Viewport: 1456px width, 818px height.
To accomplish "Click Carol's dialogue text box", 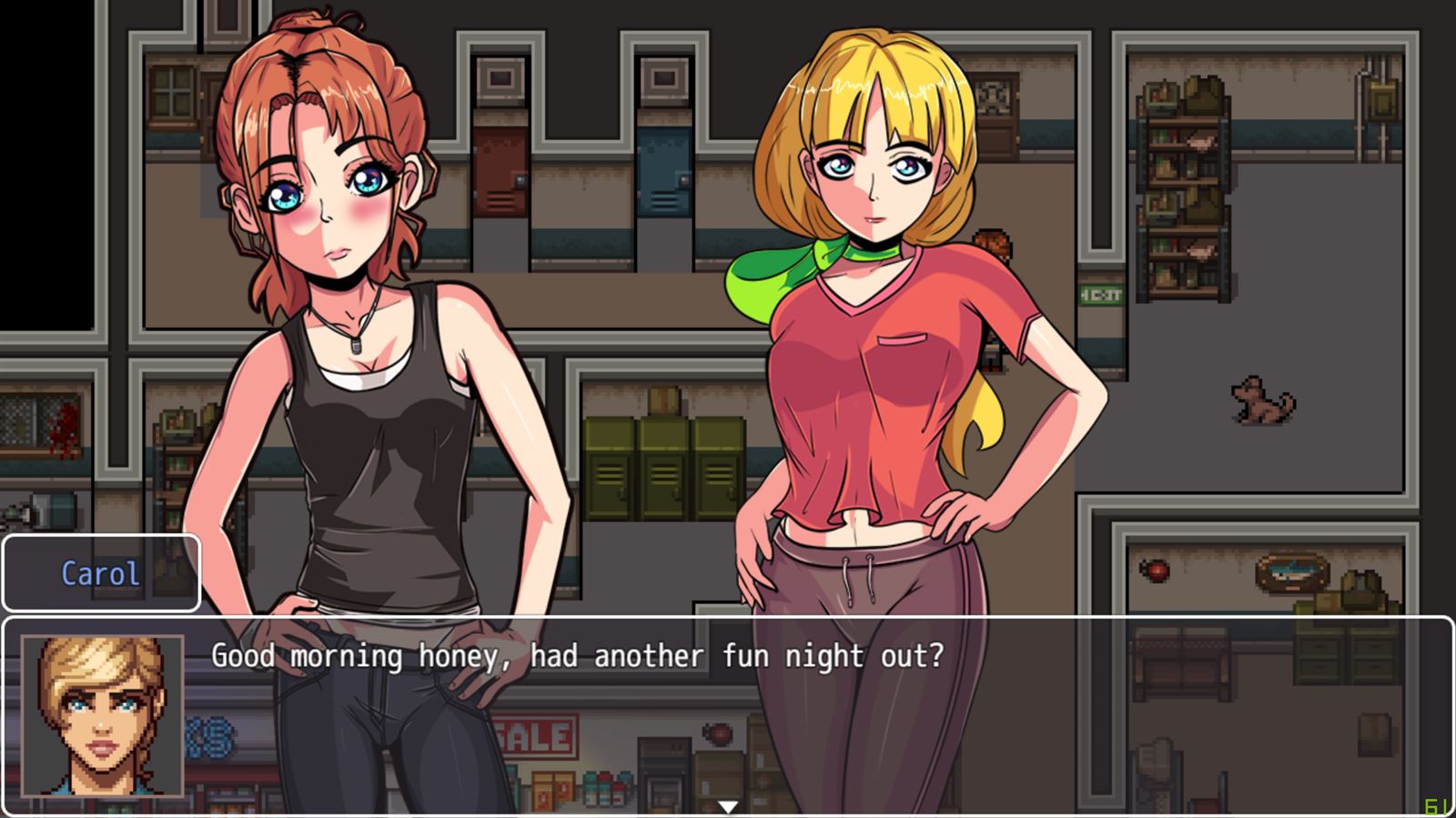I will point(728,715).
